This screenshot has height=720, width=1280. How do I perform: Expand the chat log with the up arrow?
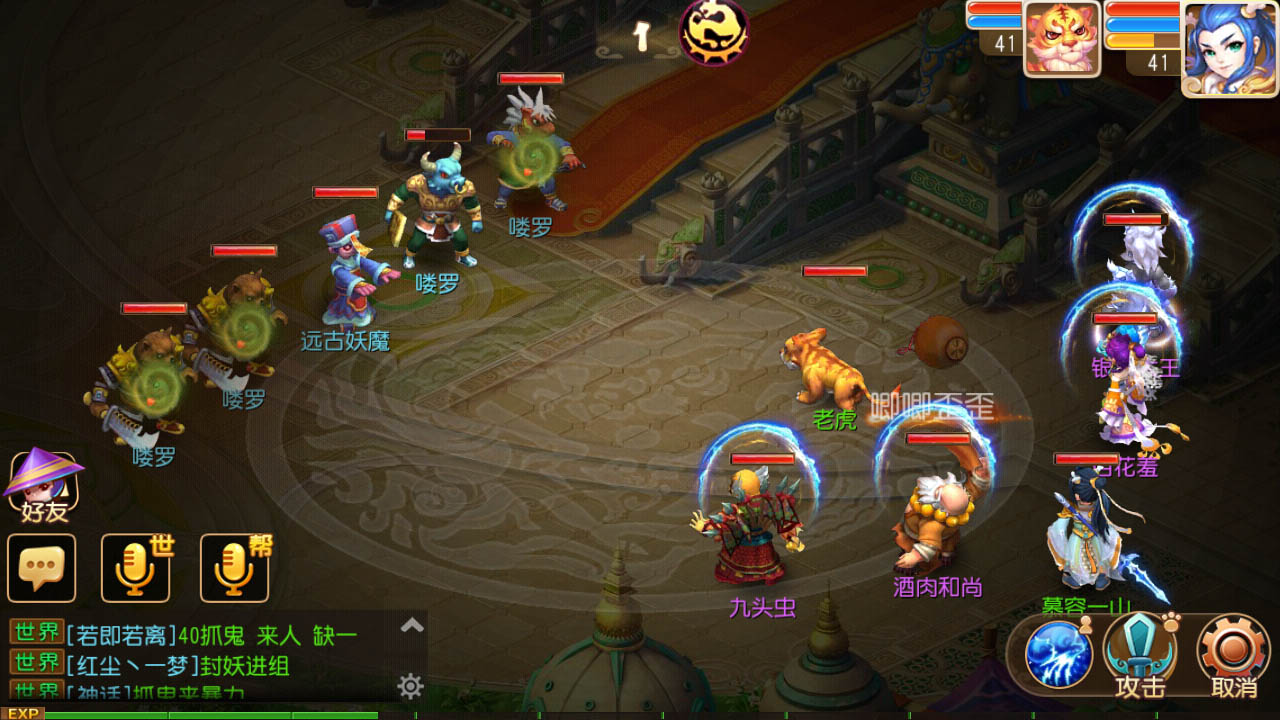[x=412, y=626]
